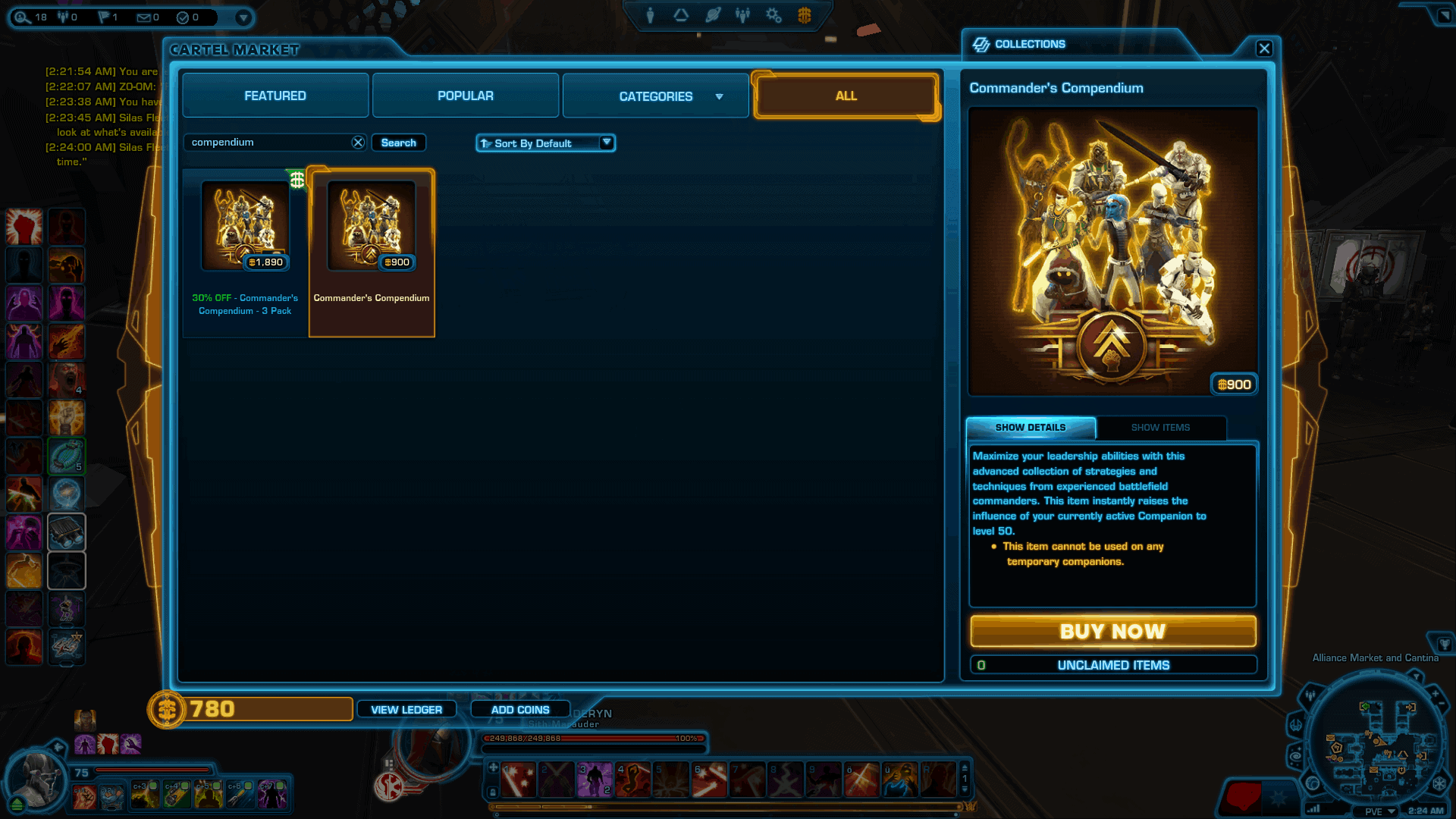The height and width of the screenshot is (819, 1456).
Task: Open the Categories dropdown
Action: coord(655,96)
